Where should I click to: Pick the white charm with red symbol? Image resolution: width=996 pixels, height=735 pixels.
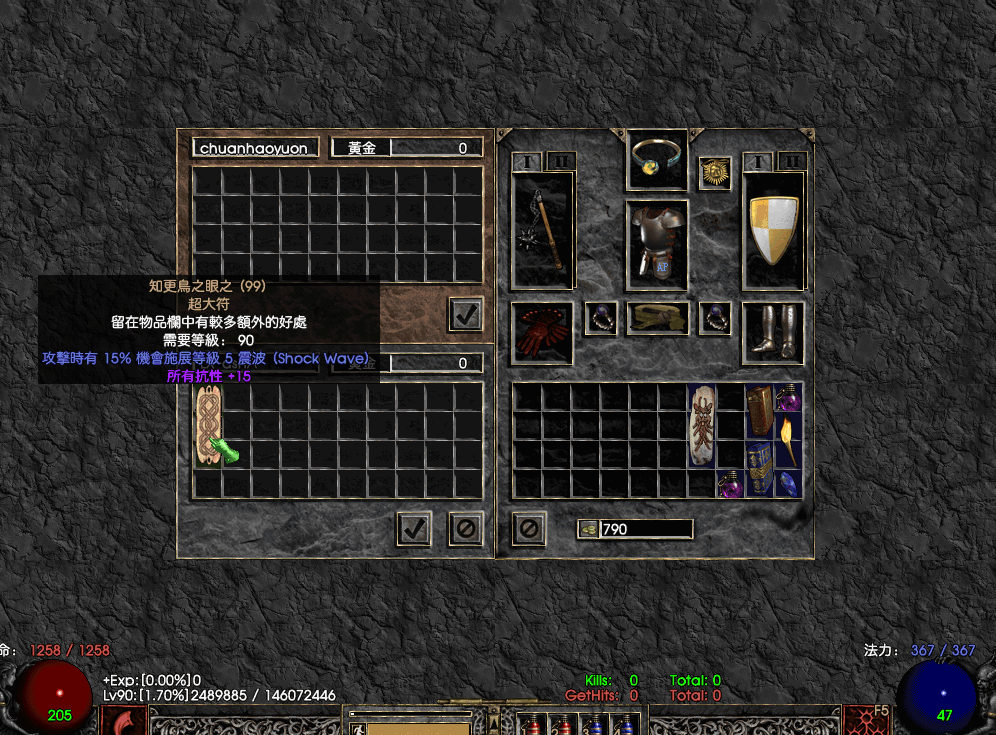click(x=702, y=425)
